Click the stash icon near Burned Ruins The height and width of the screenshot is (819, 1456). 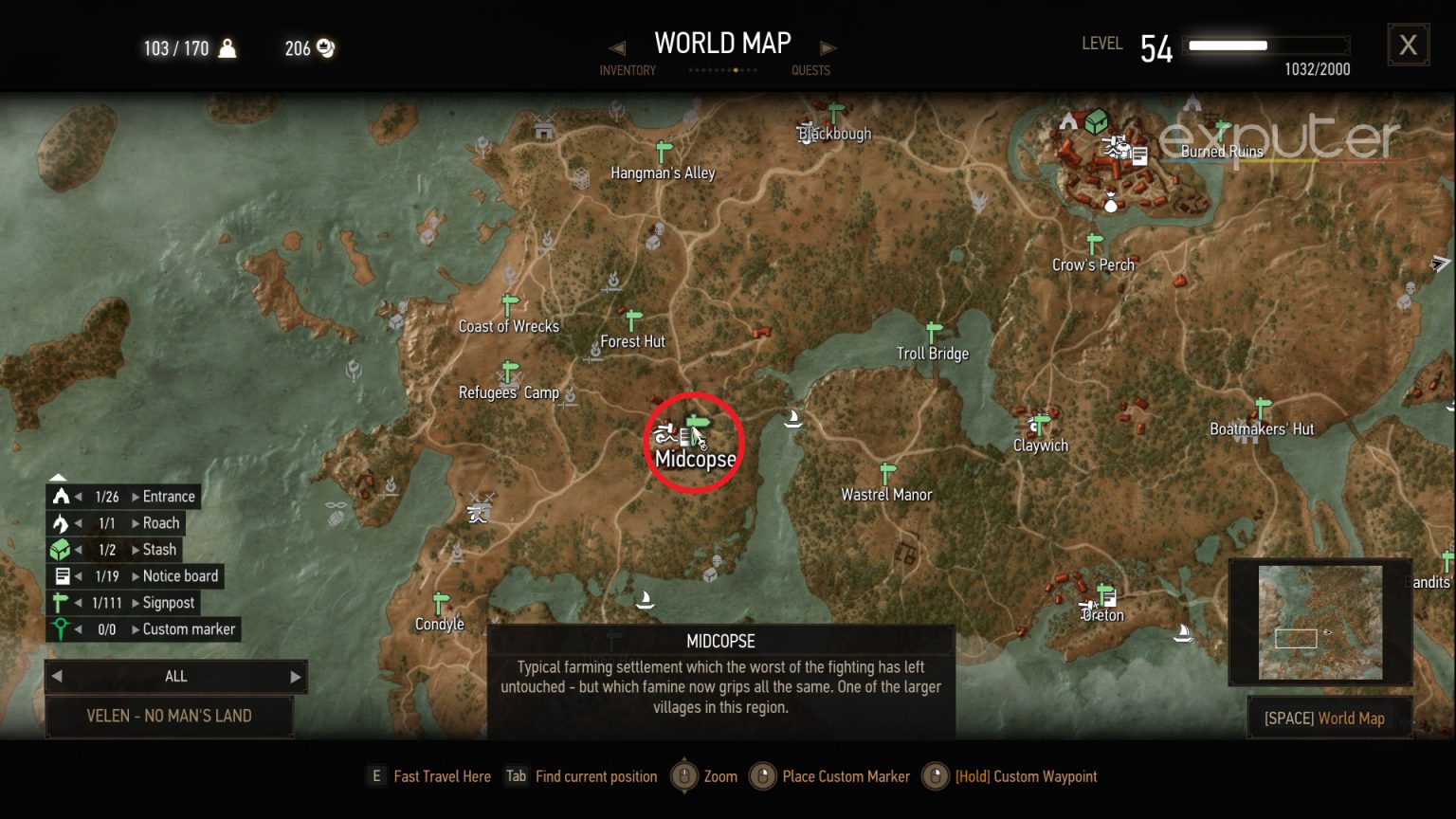(x=1098, y=121)
